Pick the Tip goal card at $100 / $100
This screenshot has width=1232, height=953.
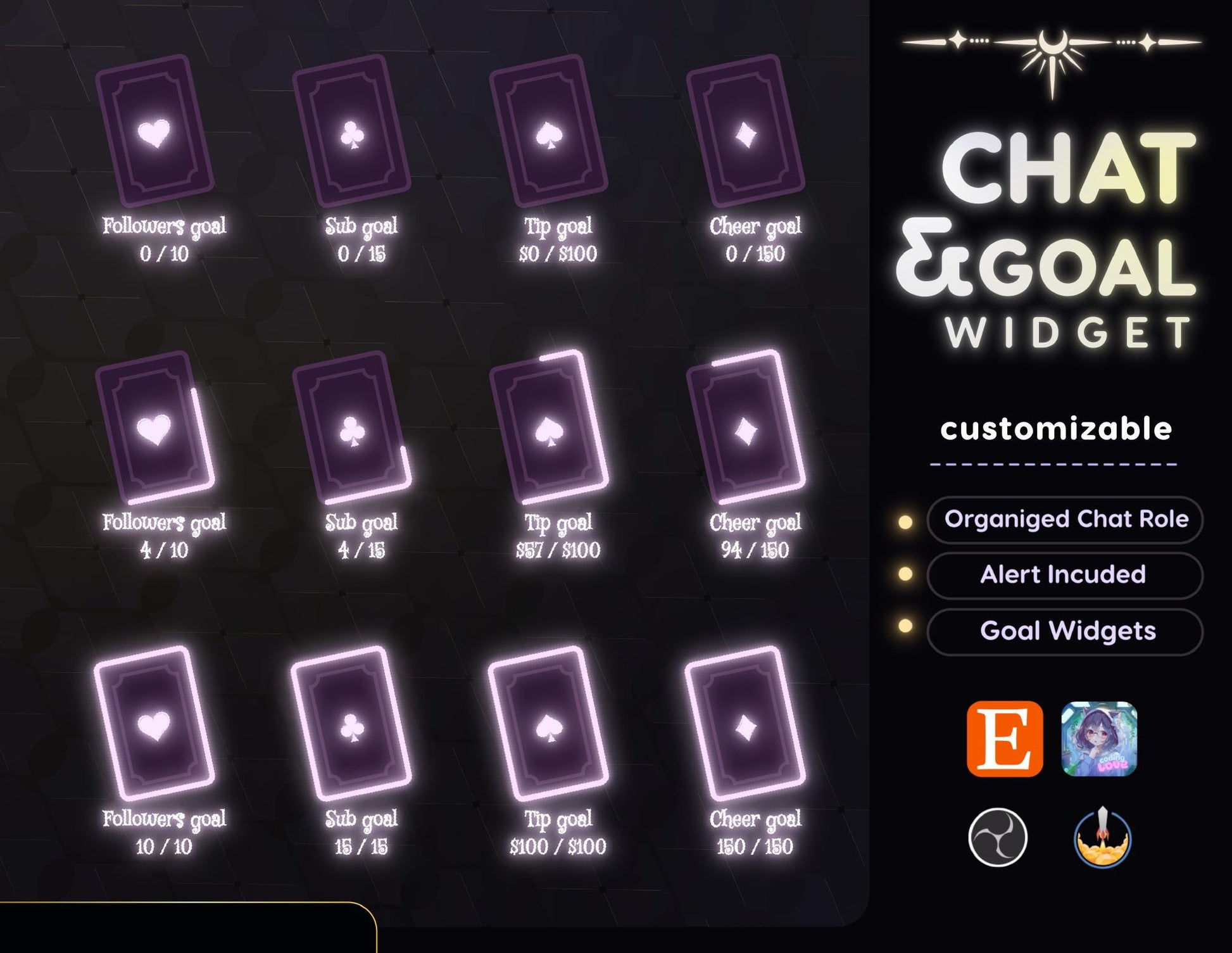pyautogui.click(x=549, y=723)
